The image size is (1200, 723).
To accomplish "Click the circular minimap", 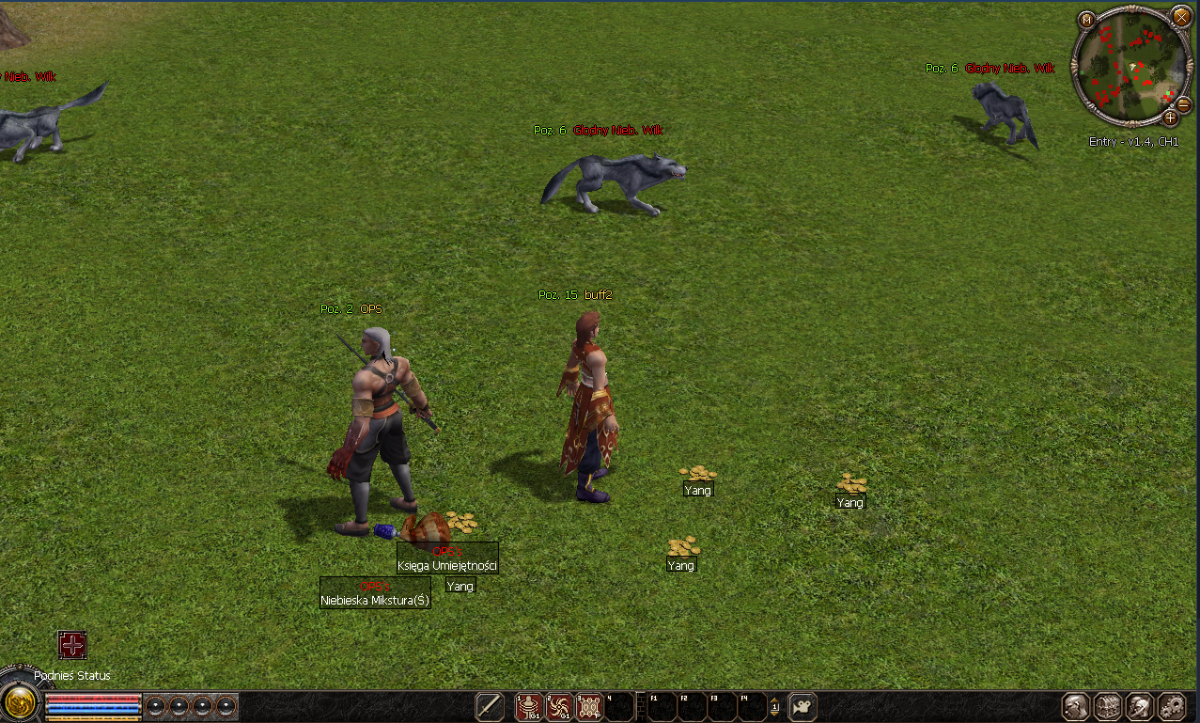I will pyautogui.click(x=1127, y=66).
